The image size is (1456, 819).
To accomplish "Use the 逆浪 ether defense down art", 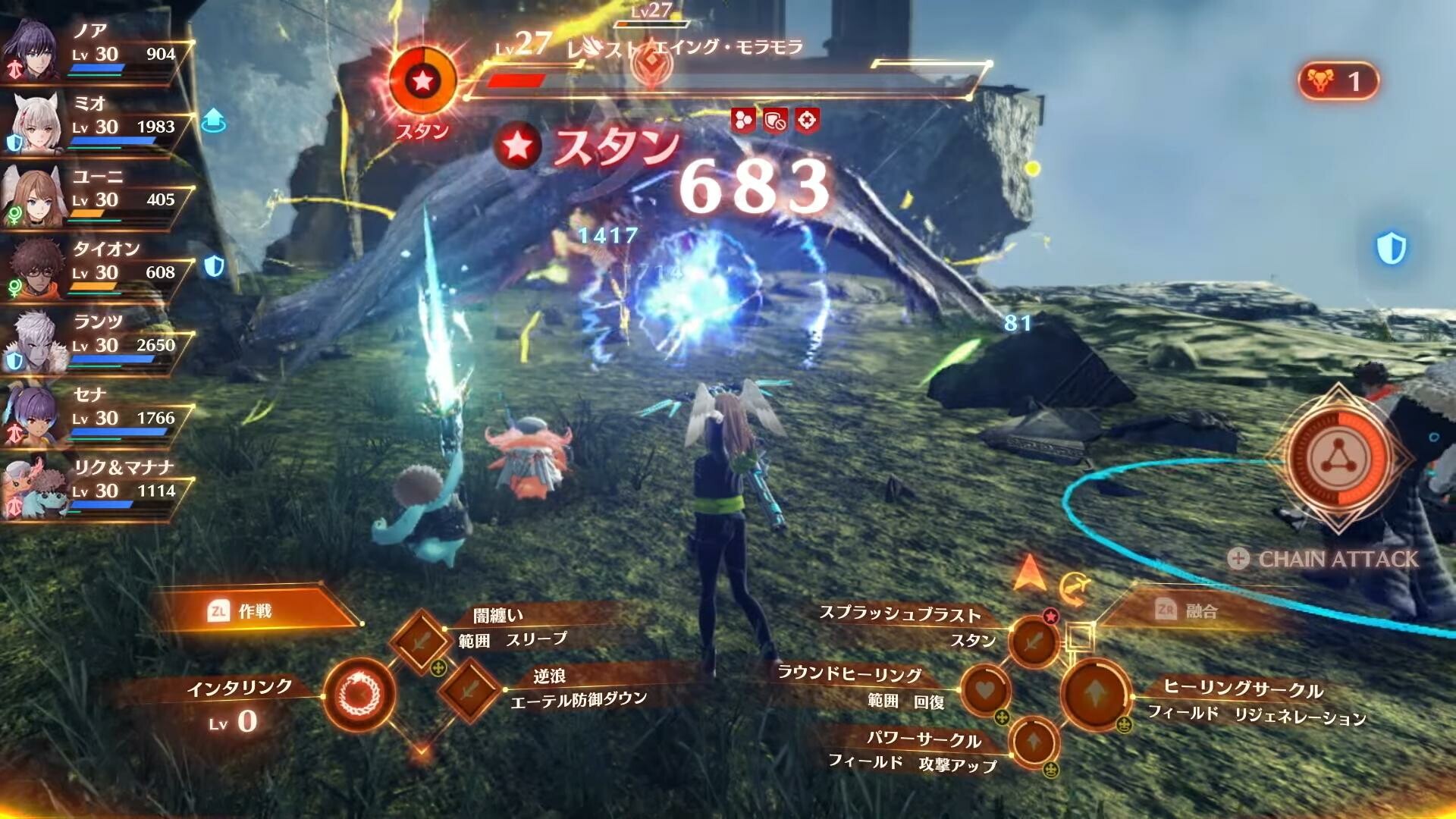I will (469, 689).
